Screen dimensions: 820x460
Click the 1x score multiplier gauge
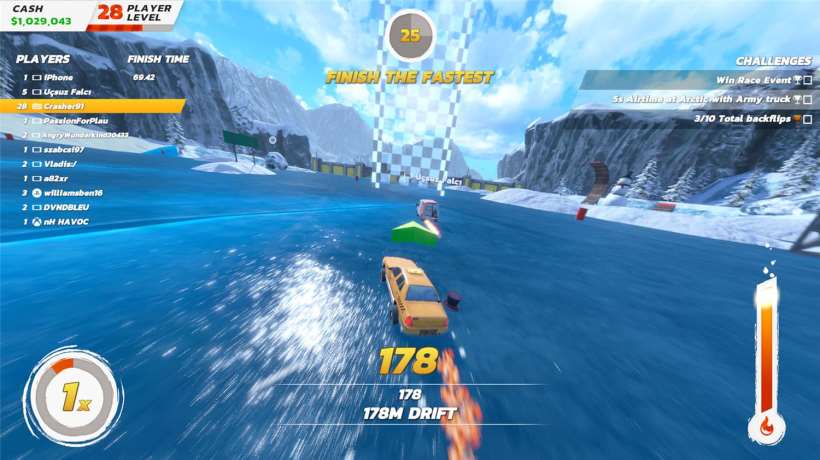click(72, 396)
